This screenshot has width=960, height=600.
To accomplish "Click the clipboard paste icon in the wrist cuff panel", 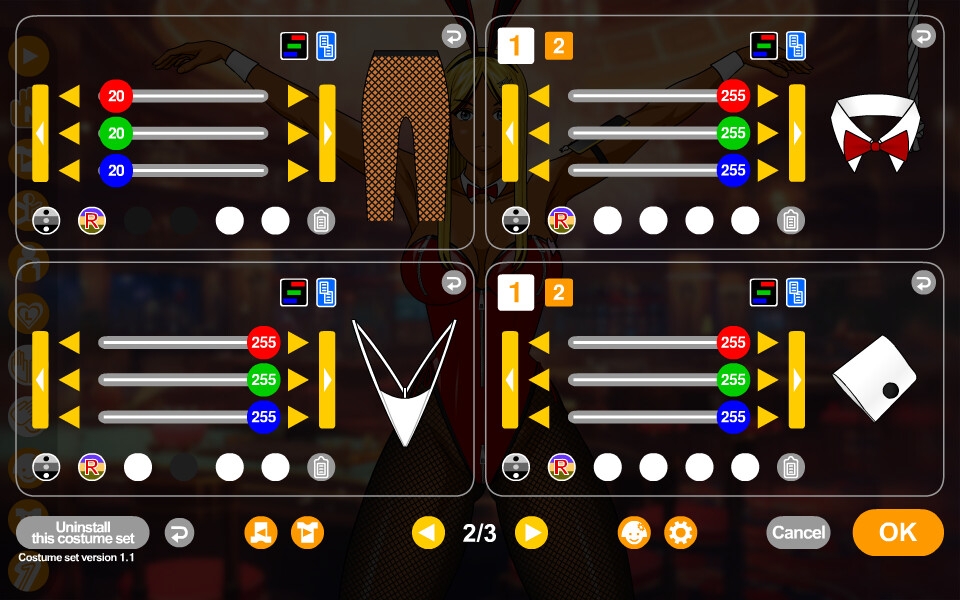I will [791, 467].
